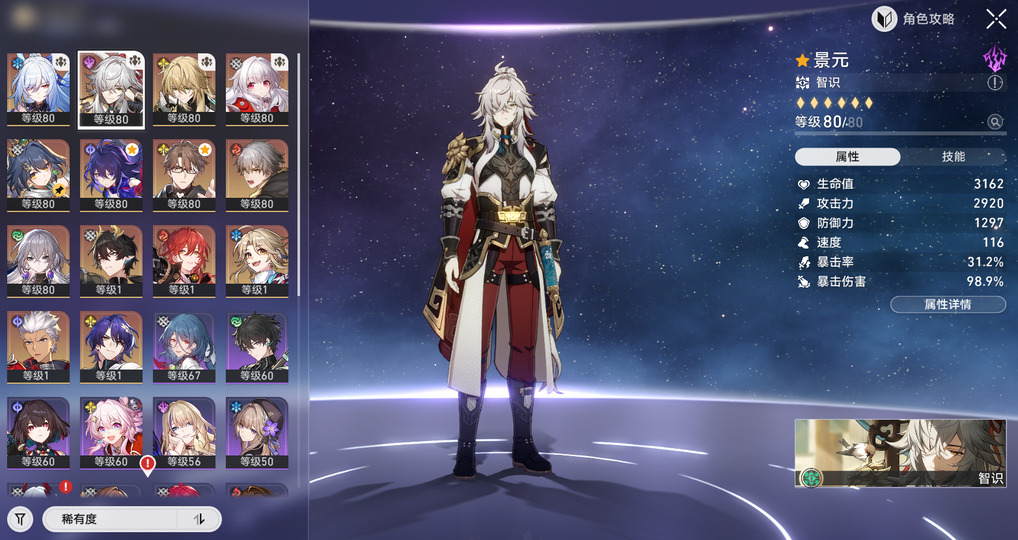
Task: Open the character filter funnel button
Action: point(20,519)
